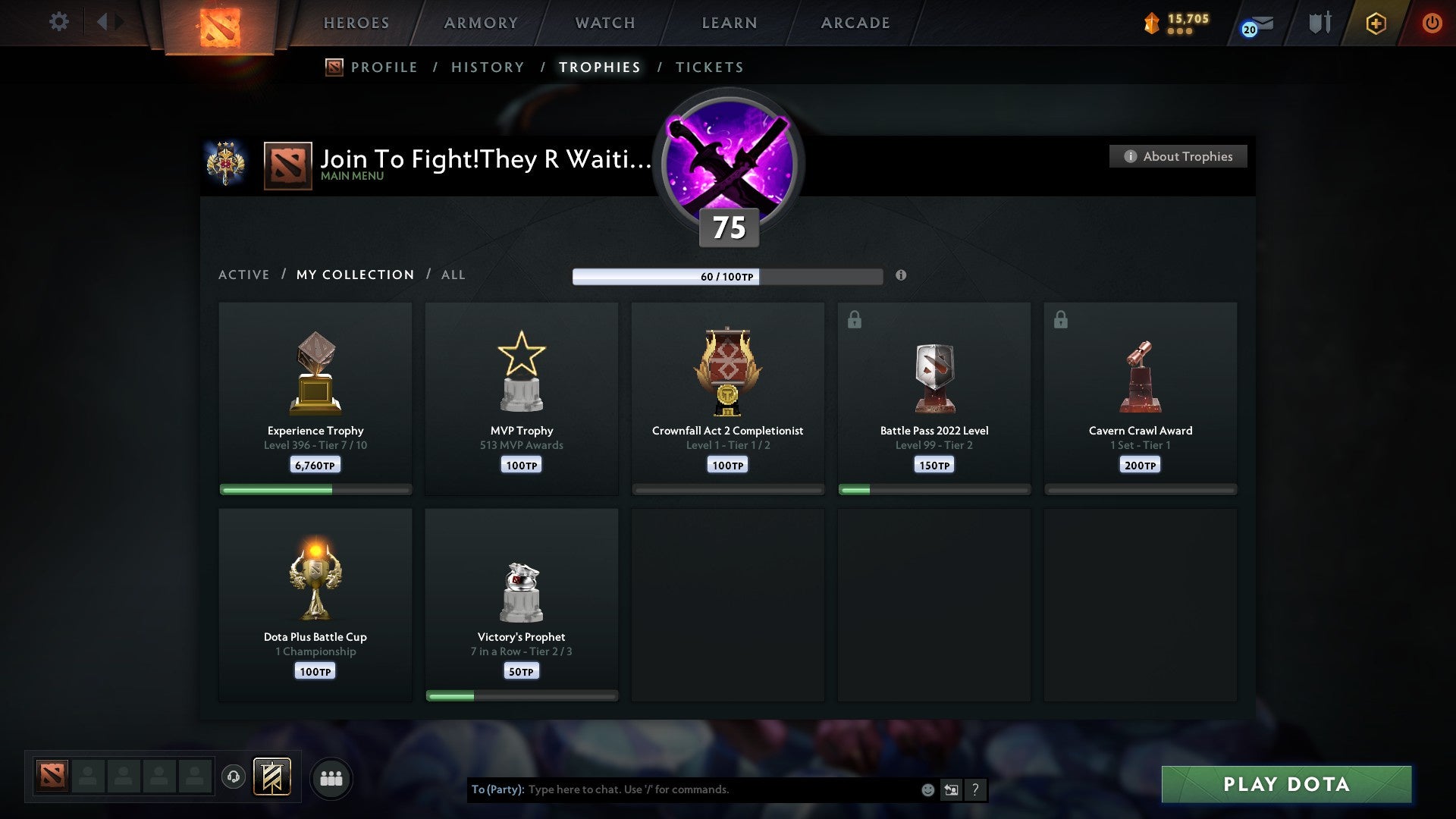The height and width of the screenshot is (819, 1456).
Task: Open the settings gear icon
Action: [58, 21]
